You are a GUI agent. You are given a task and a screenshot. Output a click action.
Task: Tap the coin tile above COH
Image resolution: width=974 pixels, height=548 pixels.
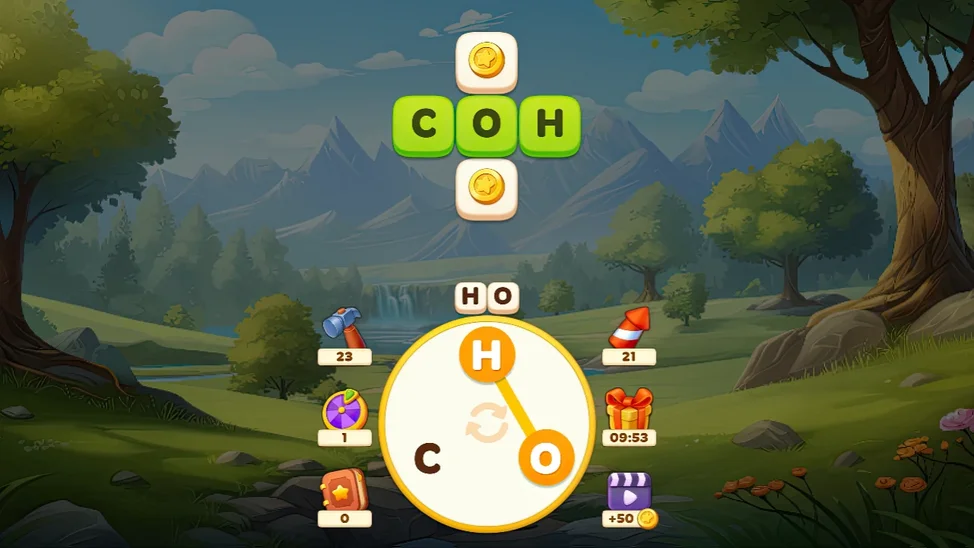tap(487, 62)
